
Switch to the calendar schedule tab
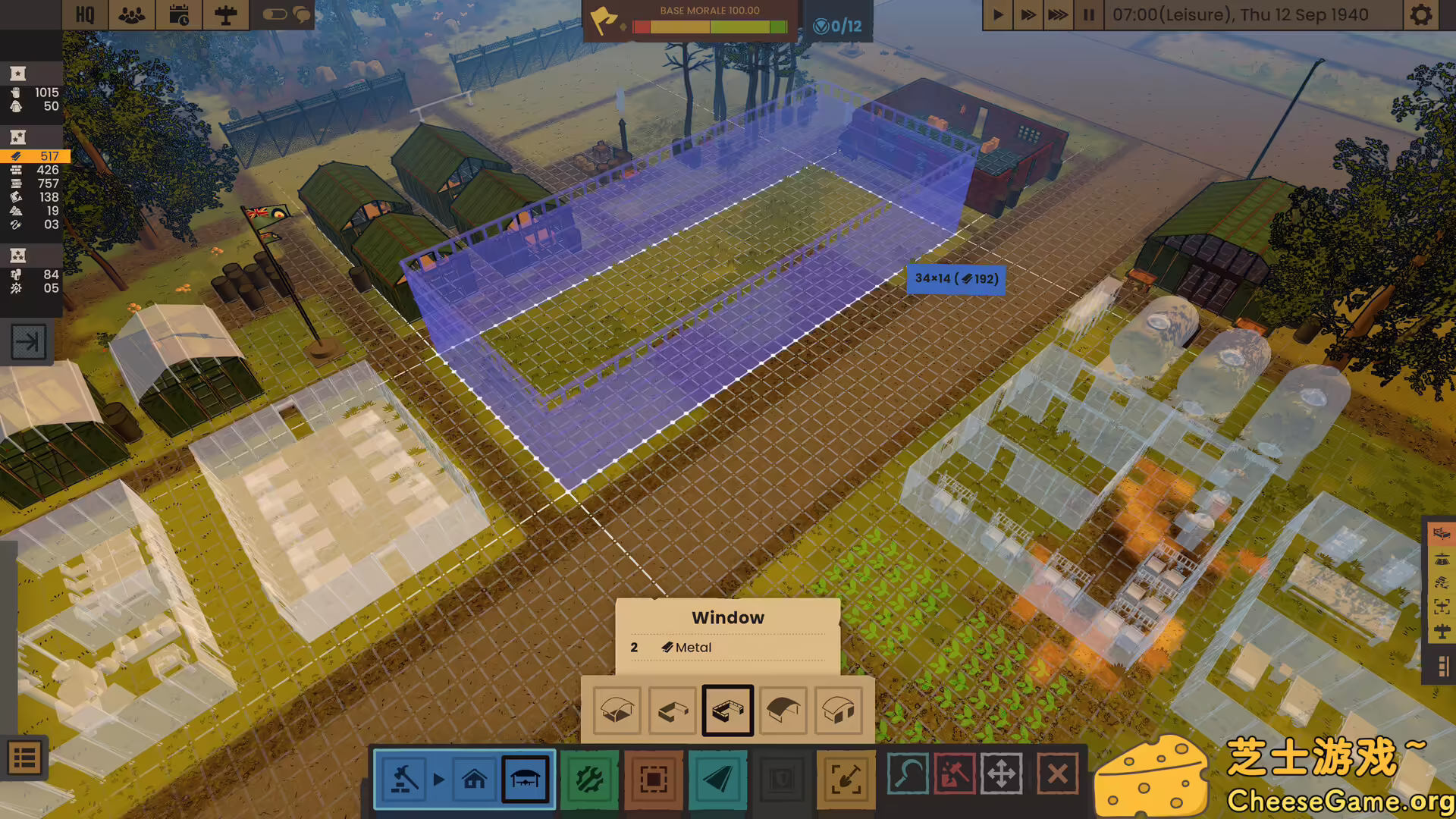coord(179,14)
